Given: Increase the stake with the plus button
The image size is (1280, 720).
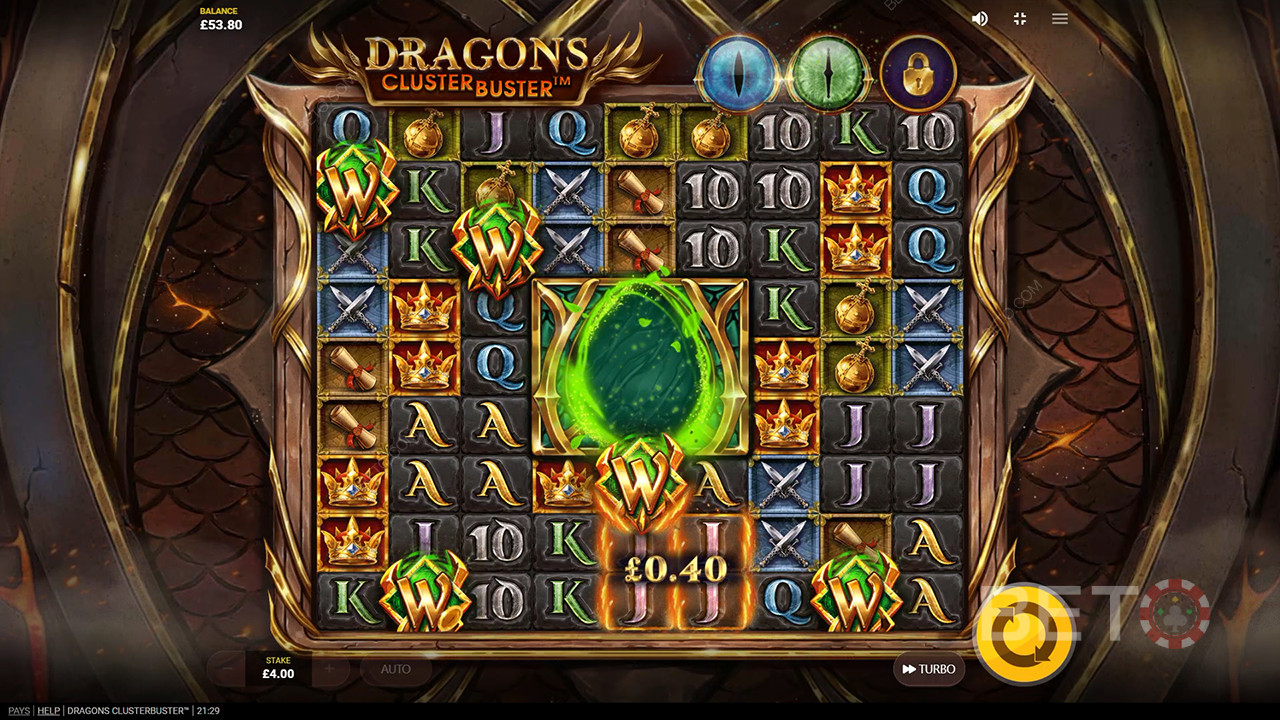Looking at the screenshot, I should click(x=330, y=668).
